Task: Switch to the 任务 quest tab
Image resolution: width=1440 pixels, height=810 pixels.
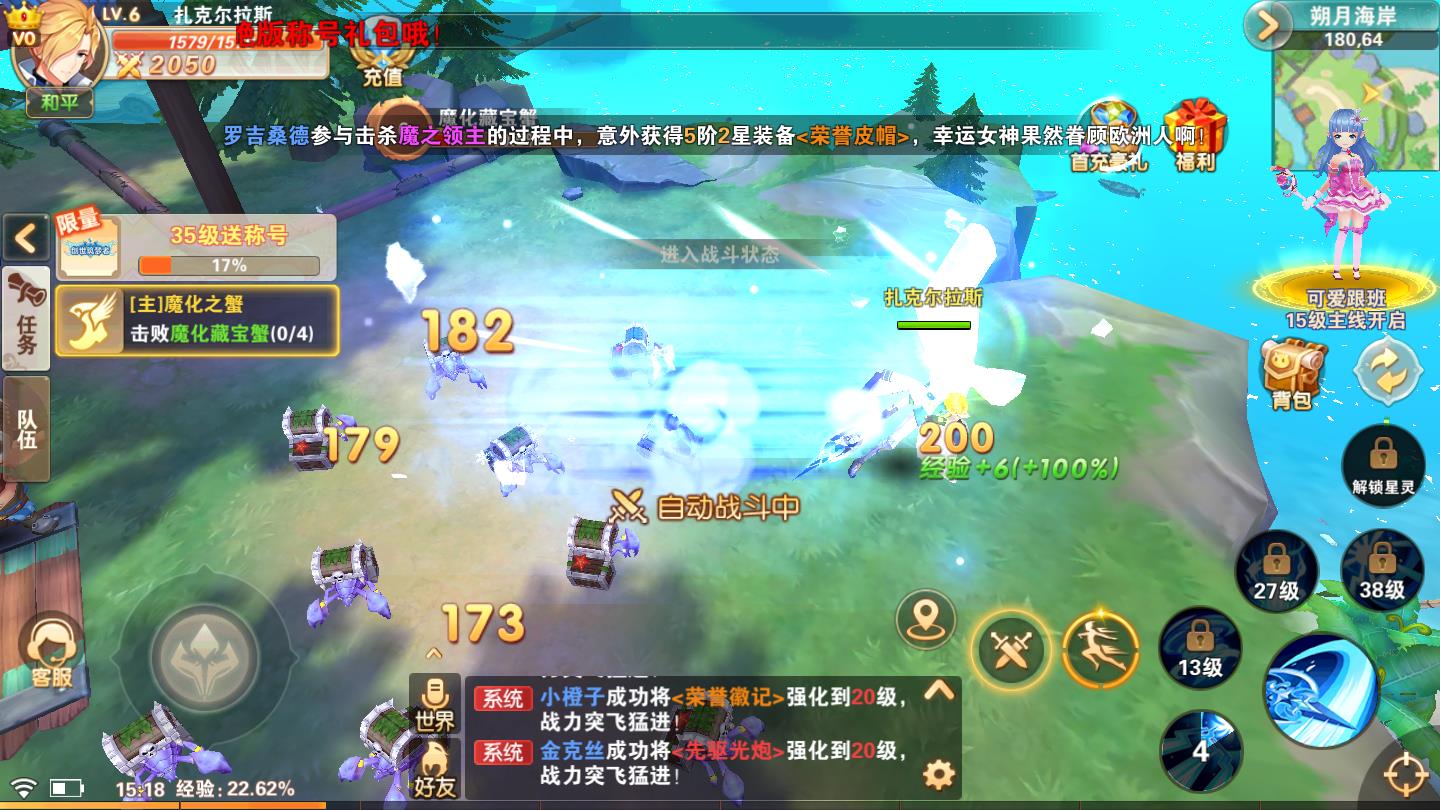Action: coord(26,318)
